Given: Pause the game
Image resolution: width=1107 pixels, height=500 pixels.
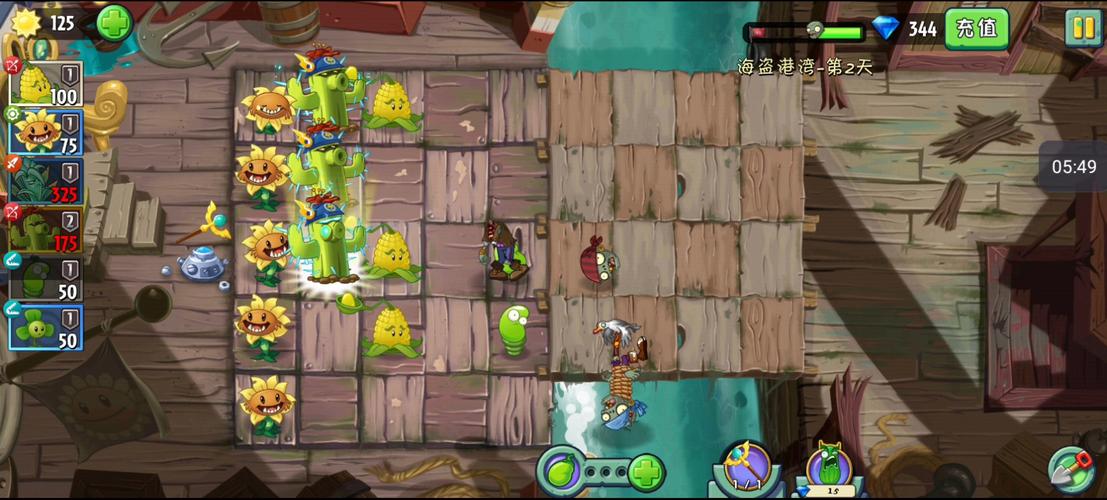Looking at the screenshot, I should click(x=1083, y=28).
